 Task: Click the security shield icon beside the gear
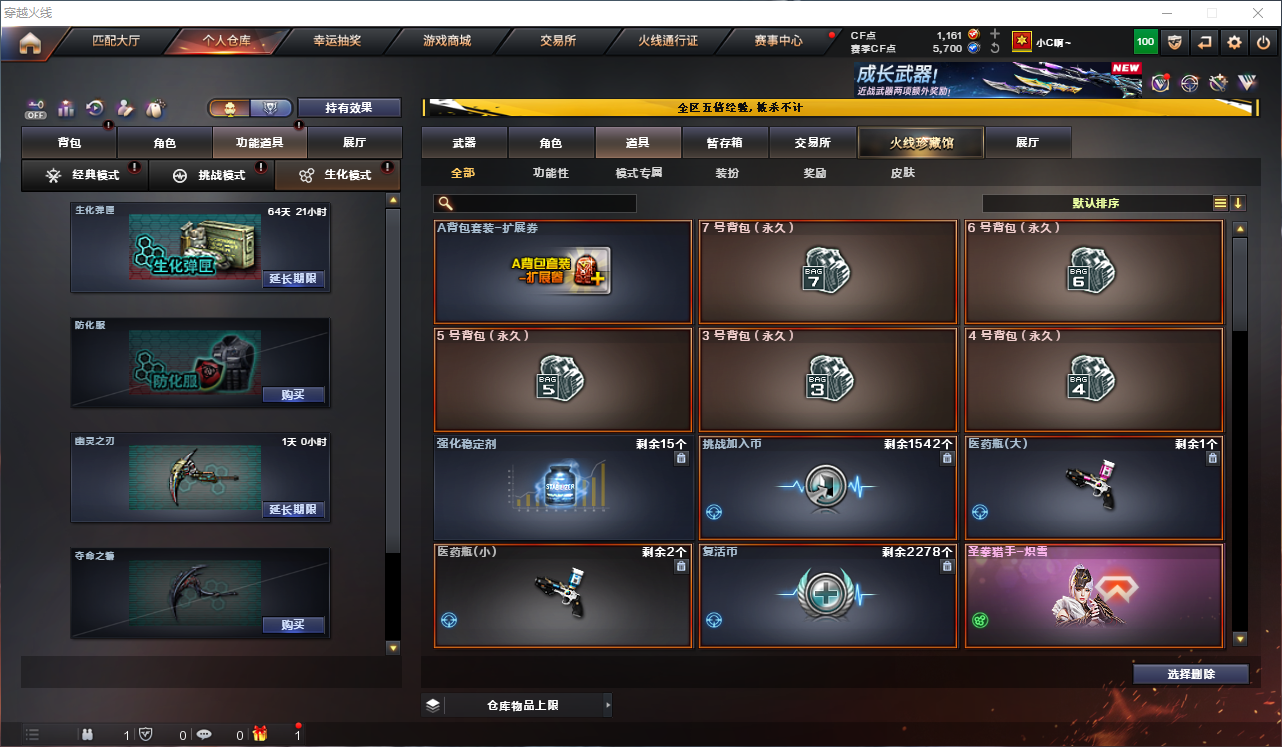[1175, 42]
